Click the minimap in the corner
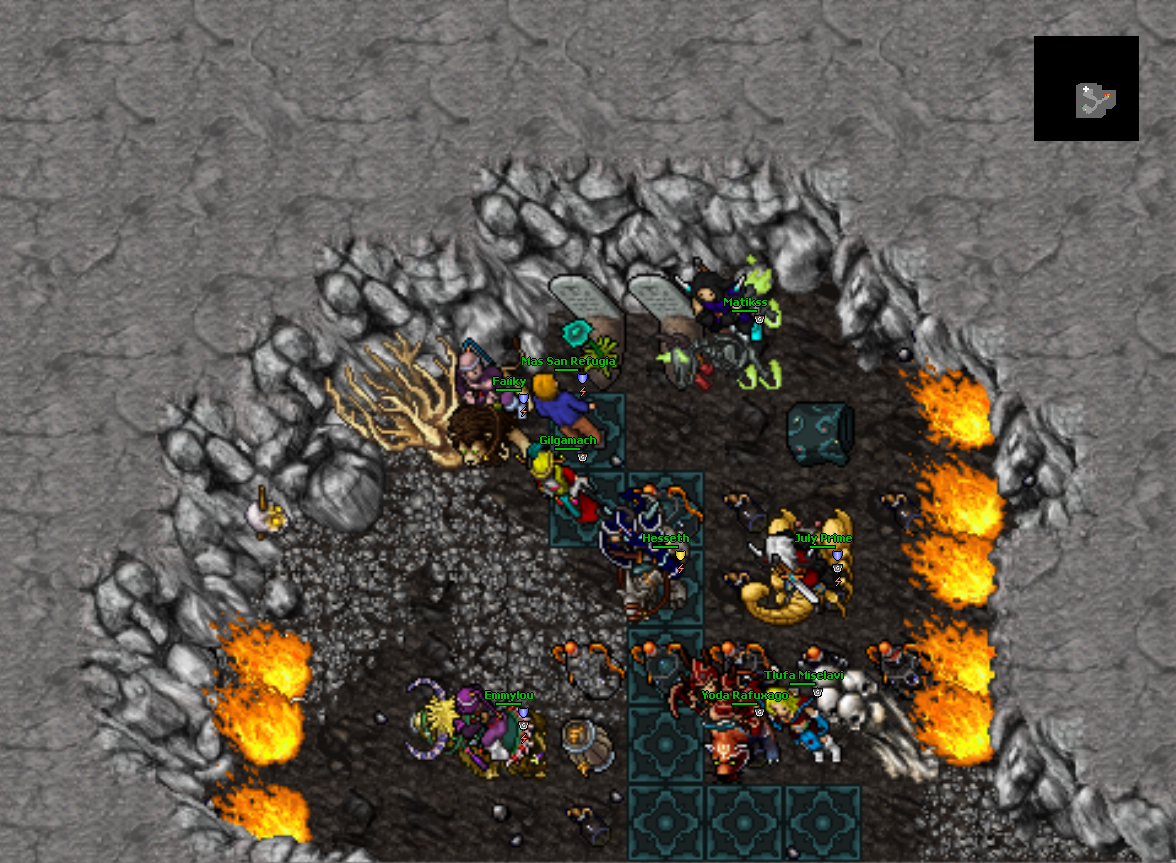Image resolution: width=1176 pixels, height=863 pixels. 1086,88
